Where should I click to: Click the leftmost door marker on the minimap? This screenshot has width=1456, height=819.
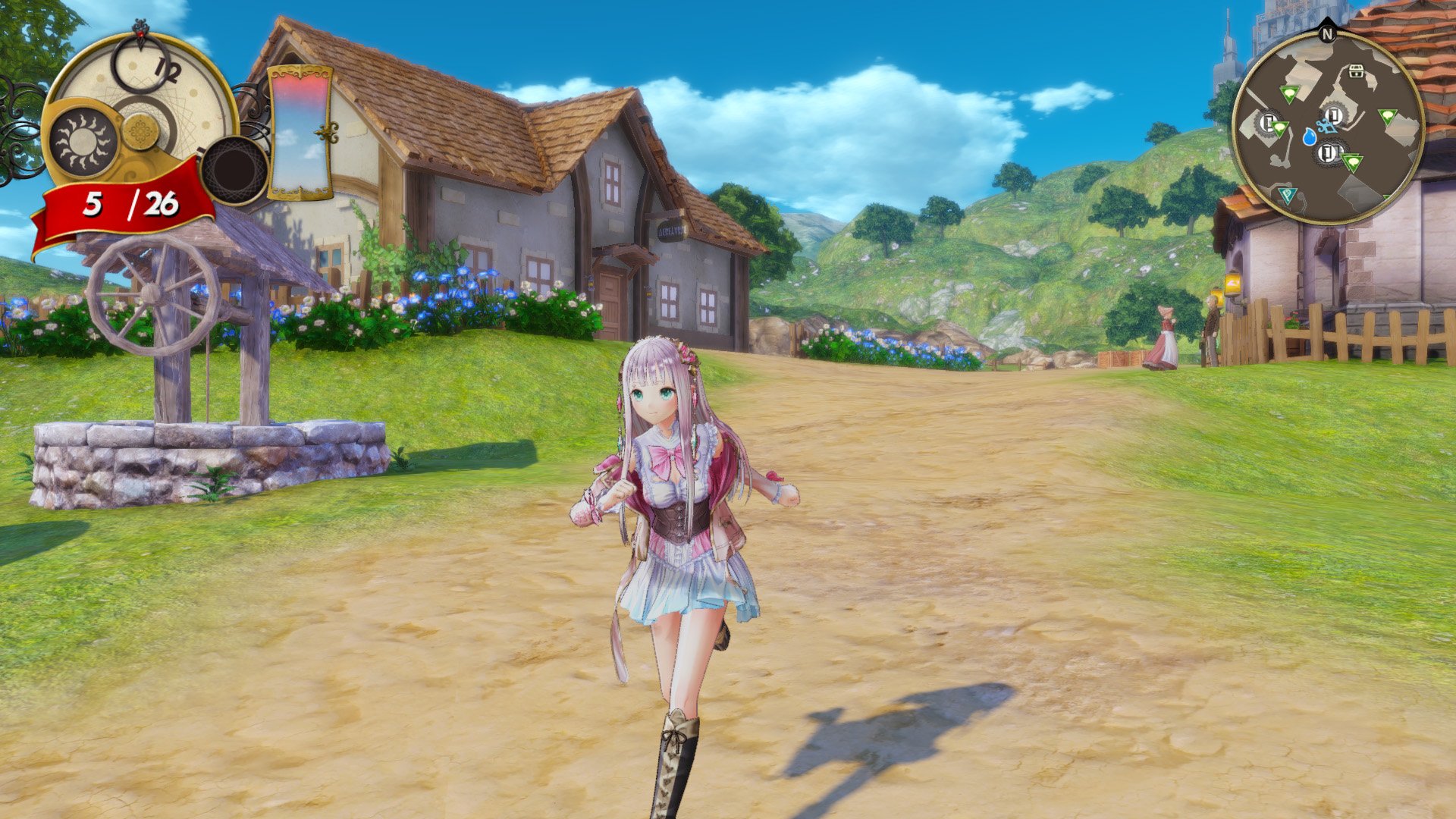(x=1266, y=121)
